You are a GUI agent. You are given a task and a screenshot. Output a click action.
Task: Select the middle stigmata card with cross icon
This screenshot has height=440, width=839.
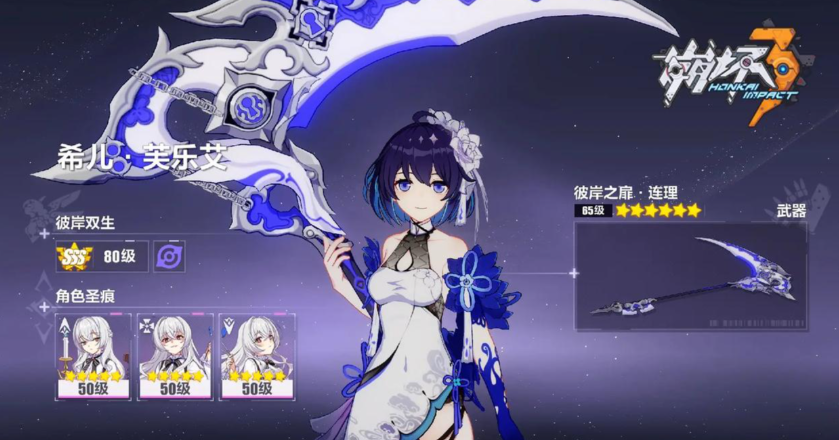point(175,355)
